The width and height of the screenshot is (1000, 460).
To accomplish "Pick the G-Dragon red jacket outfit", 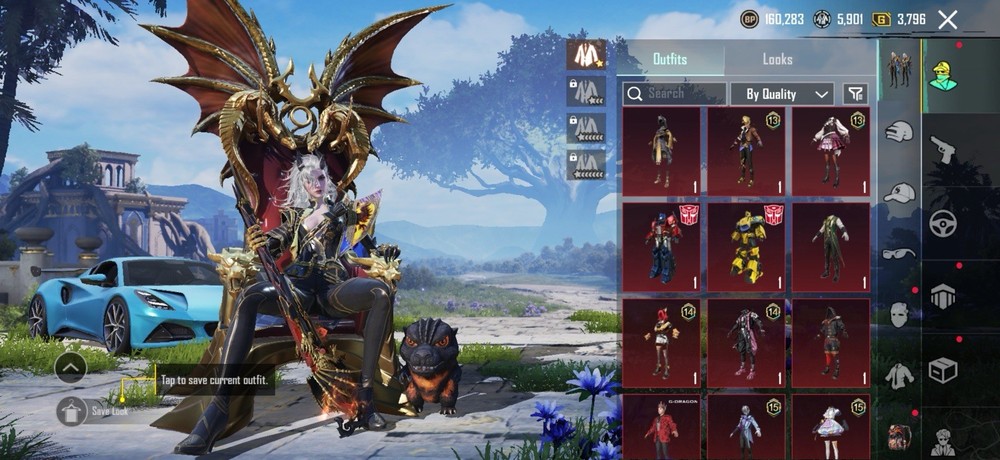I will click(x=661, y=425).
